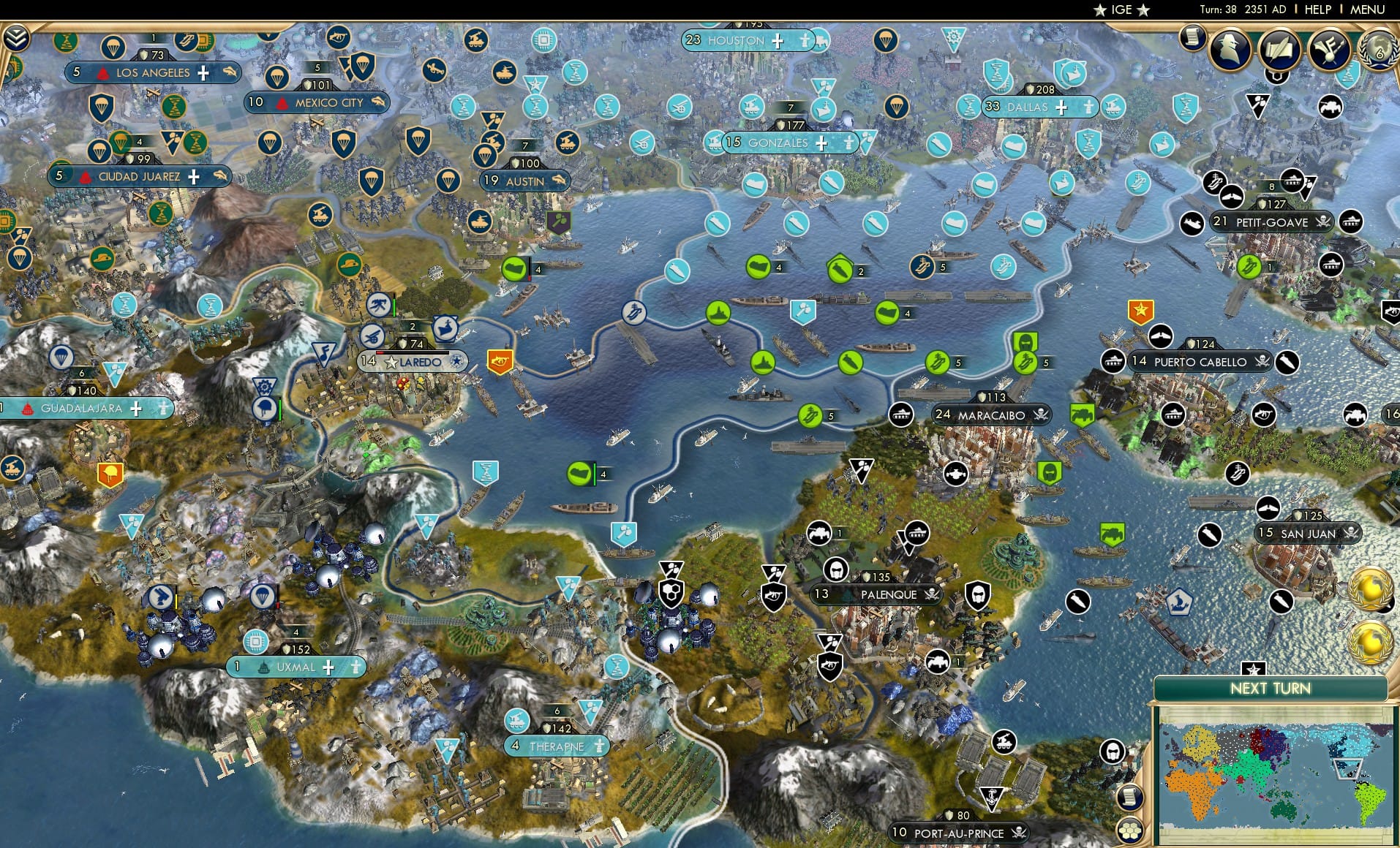Open the Culture overview music icon
1400x848 pixels.
(x=1329, y=50)
